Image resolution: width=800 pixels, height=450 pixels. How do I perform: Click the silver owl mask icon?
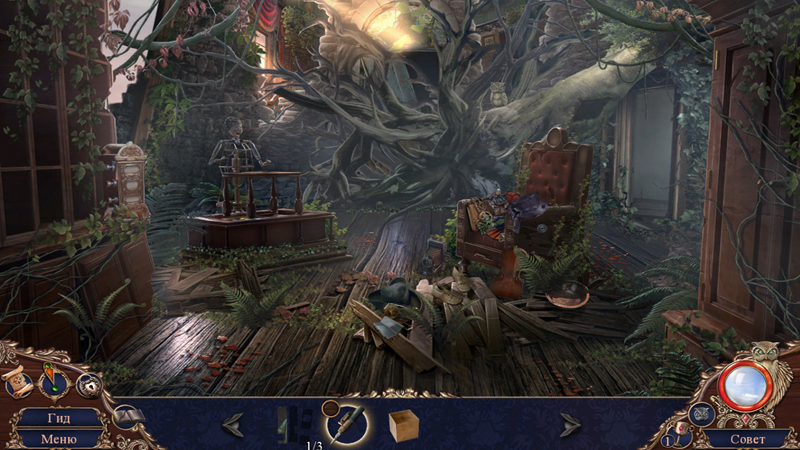pos(701,413)
